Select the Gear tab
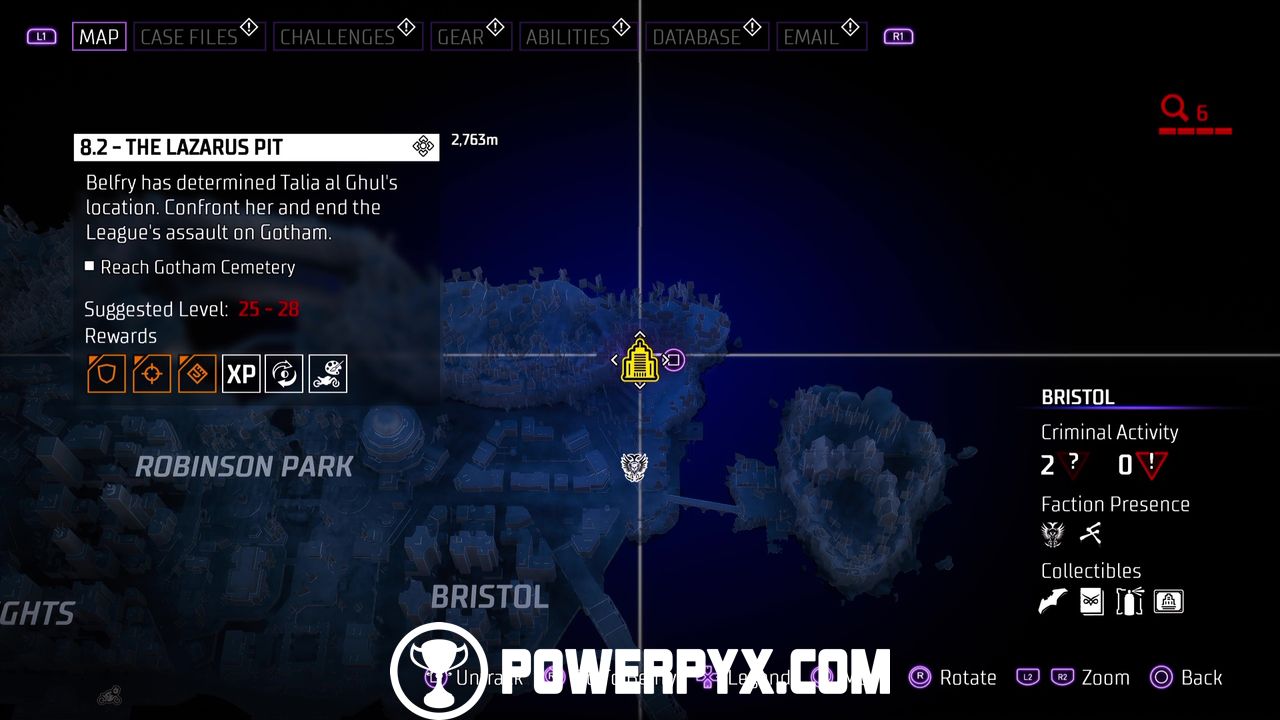This screenshot has height=720, width=1280. (461, 37)
